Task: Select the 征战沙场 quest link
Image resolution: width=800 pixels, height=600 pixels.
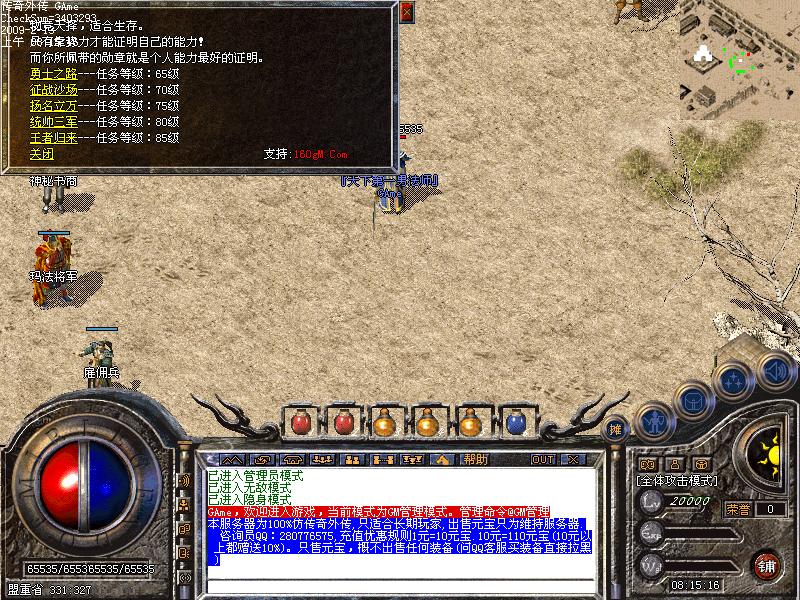Action: (54, 89)
